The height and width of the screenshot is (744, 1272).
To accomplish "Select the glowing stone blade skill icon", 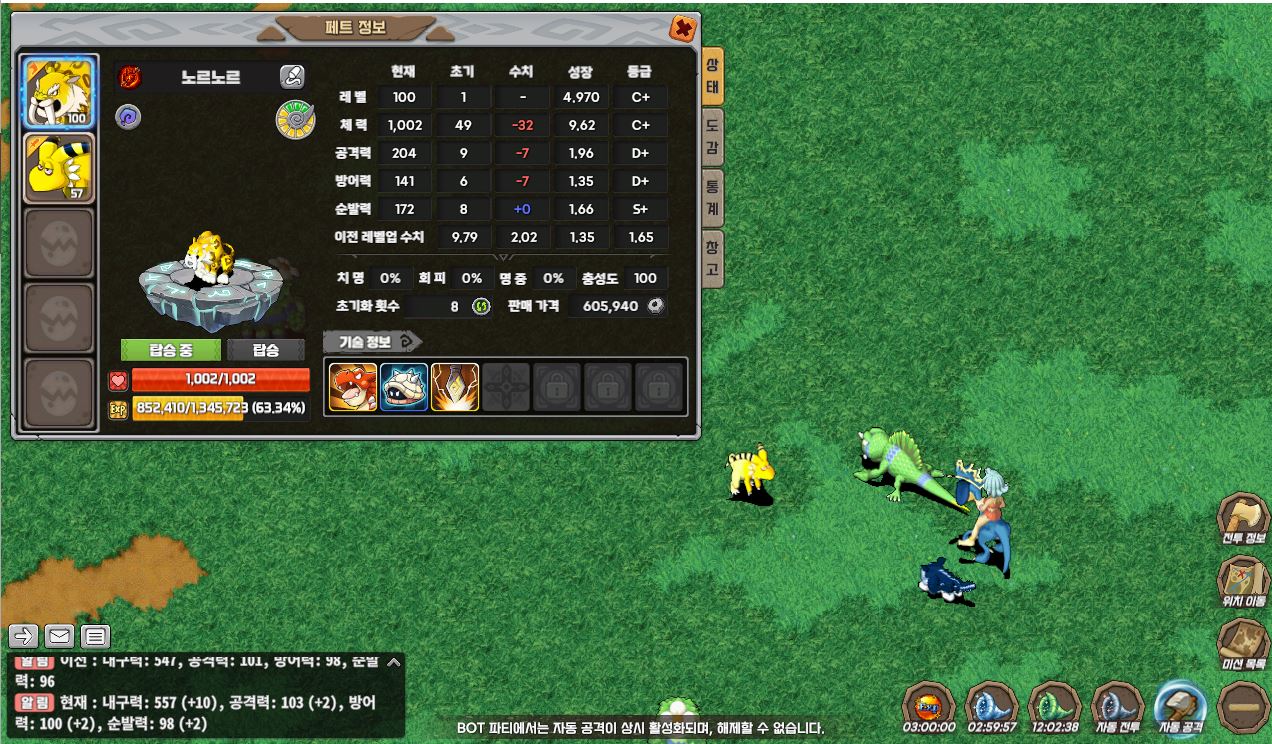I will [x=455, y=387].
